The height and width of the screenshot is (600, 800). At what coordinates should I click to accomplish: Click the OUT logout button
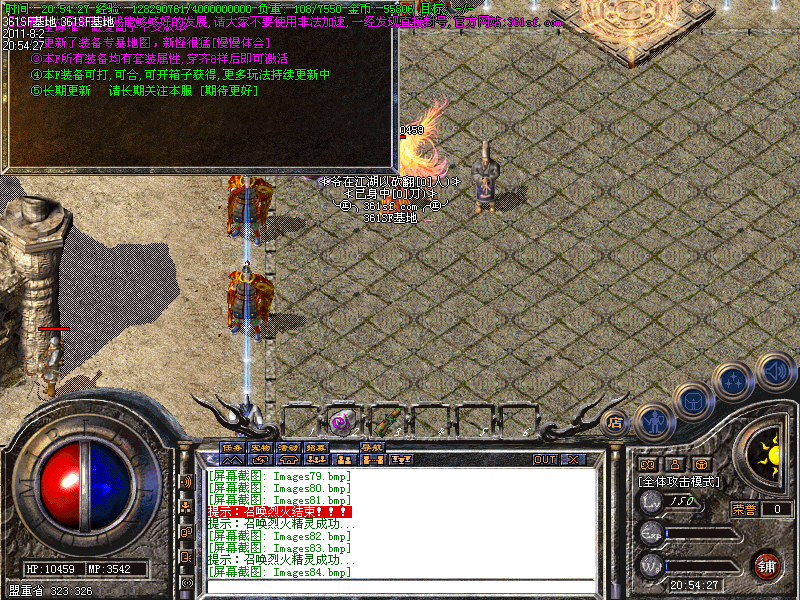pos(545,459)
